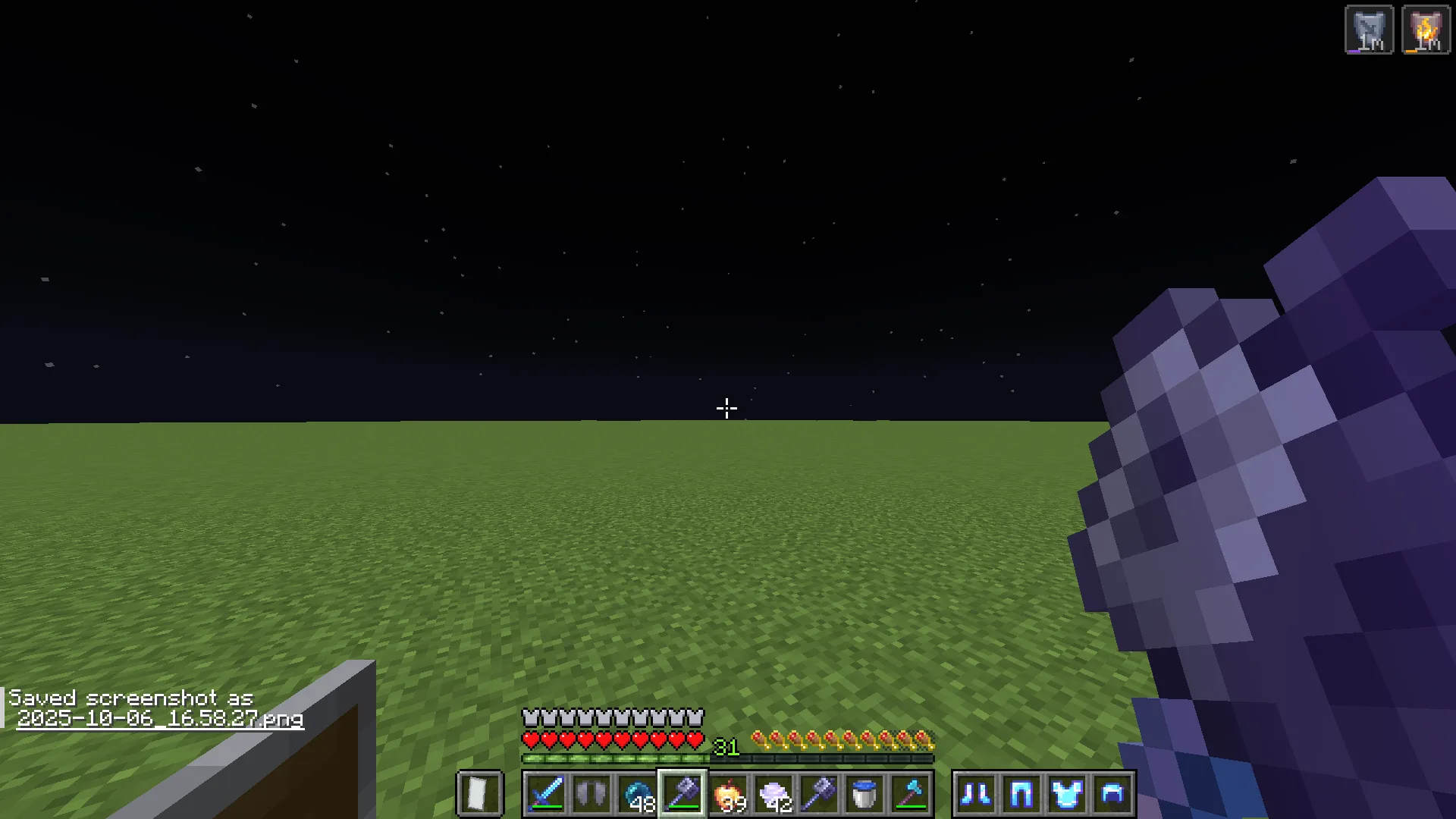Viewport: 1456px width, 819px height.
Task: Choose the diamond axe hotbar slot
Action: click(x=910, y=794)
